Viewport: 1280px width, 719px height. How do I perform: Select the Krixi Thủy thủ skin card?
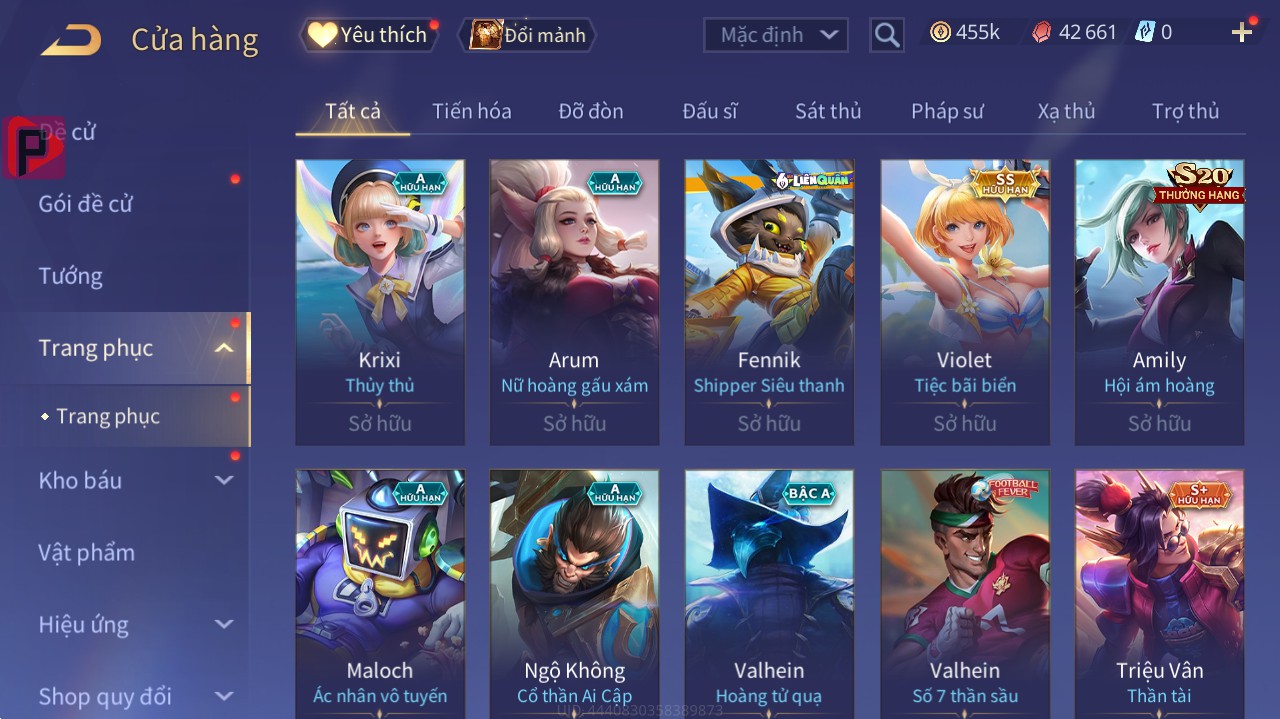click(380, 302)
